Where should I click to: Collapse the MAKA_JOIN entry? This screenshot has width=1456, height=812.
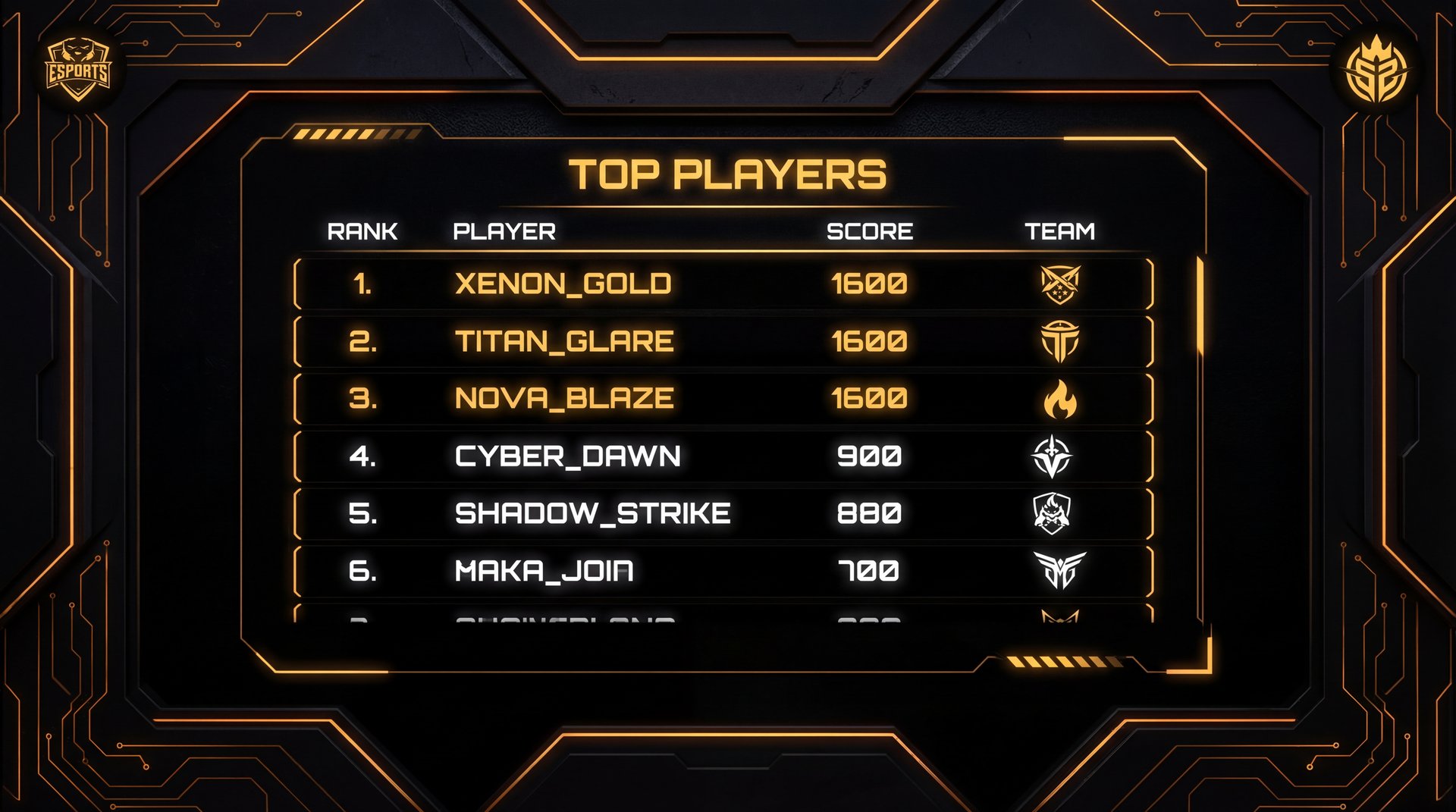(x=720, y=569)
